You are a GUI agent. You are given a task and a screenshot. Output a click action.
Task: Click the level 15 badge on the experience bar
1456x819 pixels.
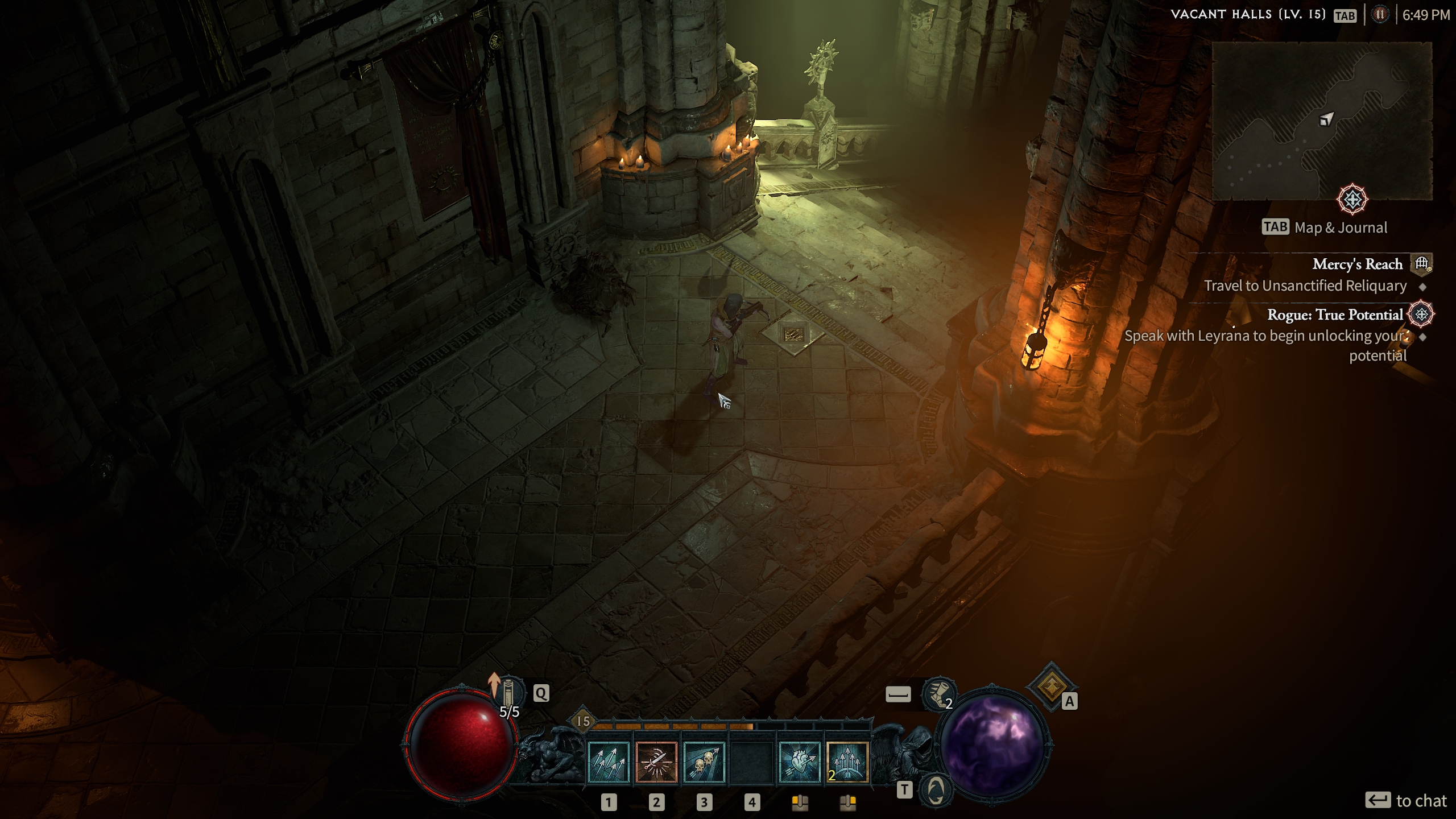coord(583,722)
